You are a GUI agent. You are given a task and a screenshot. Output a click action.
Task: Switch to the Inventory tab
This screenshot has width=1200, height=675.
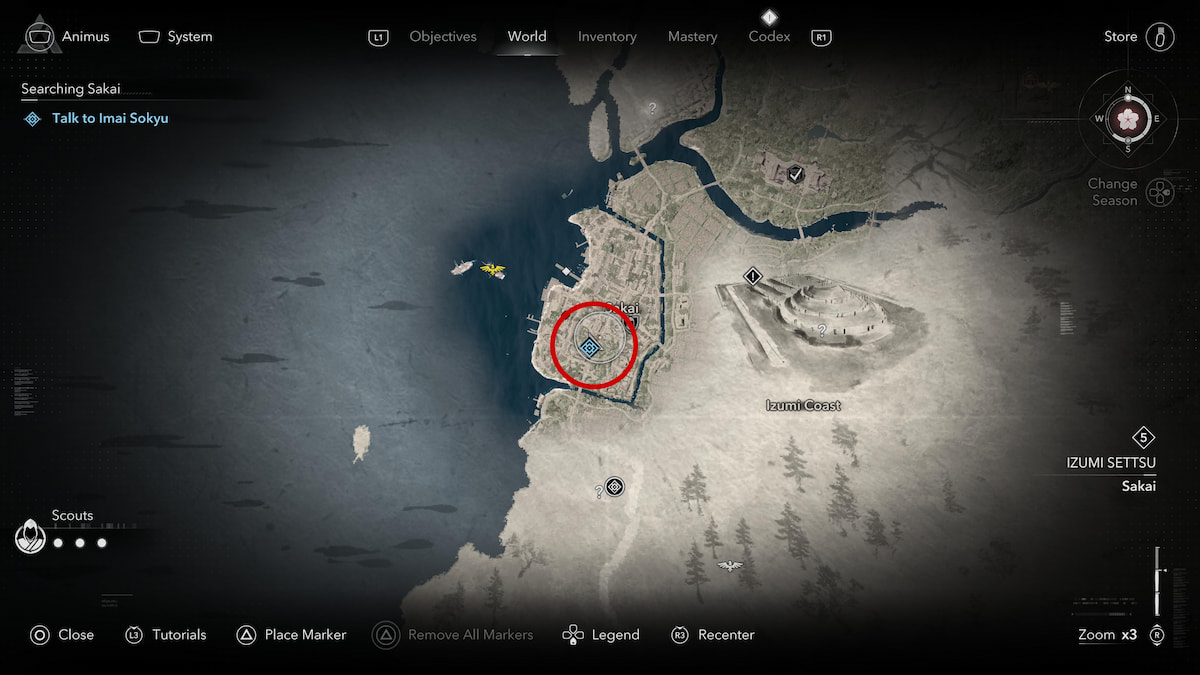(607, 37)
